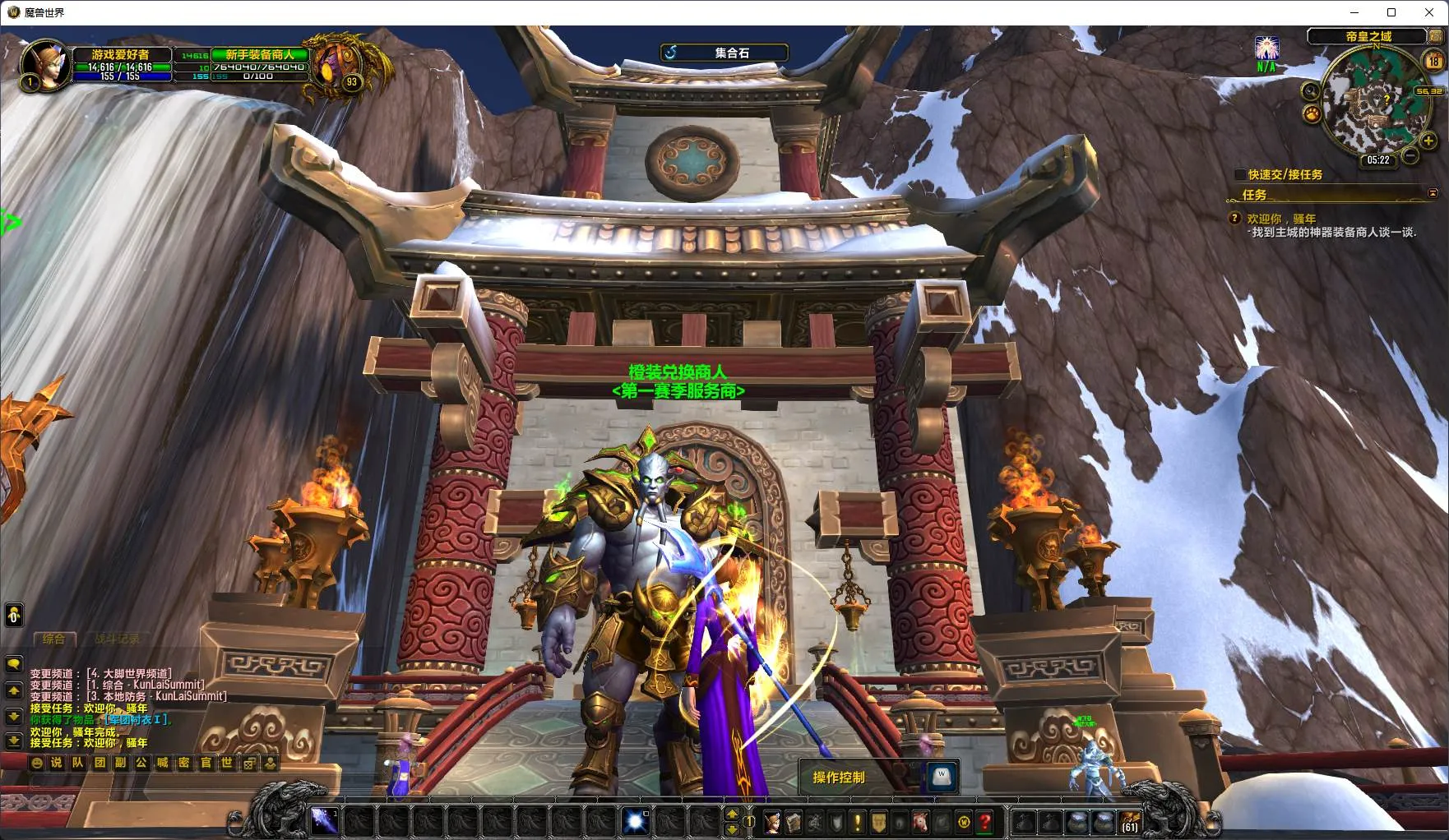Viewport: 1449px width, 840px height.
Task: Open the emoji smiley chat button
Action: click(36, 763)
